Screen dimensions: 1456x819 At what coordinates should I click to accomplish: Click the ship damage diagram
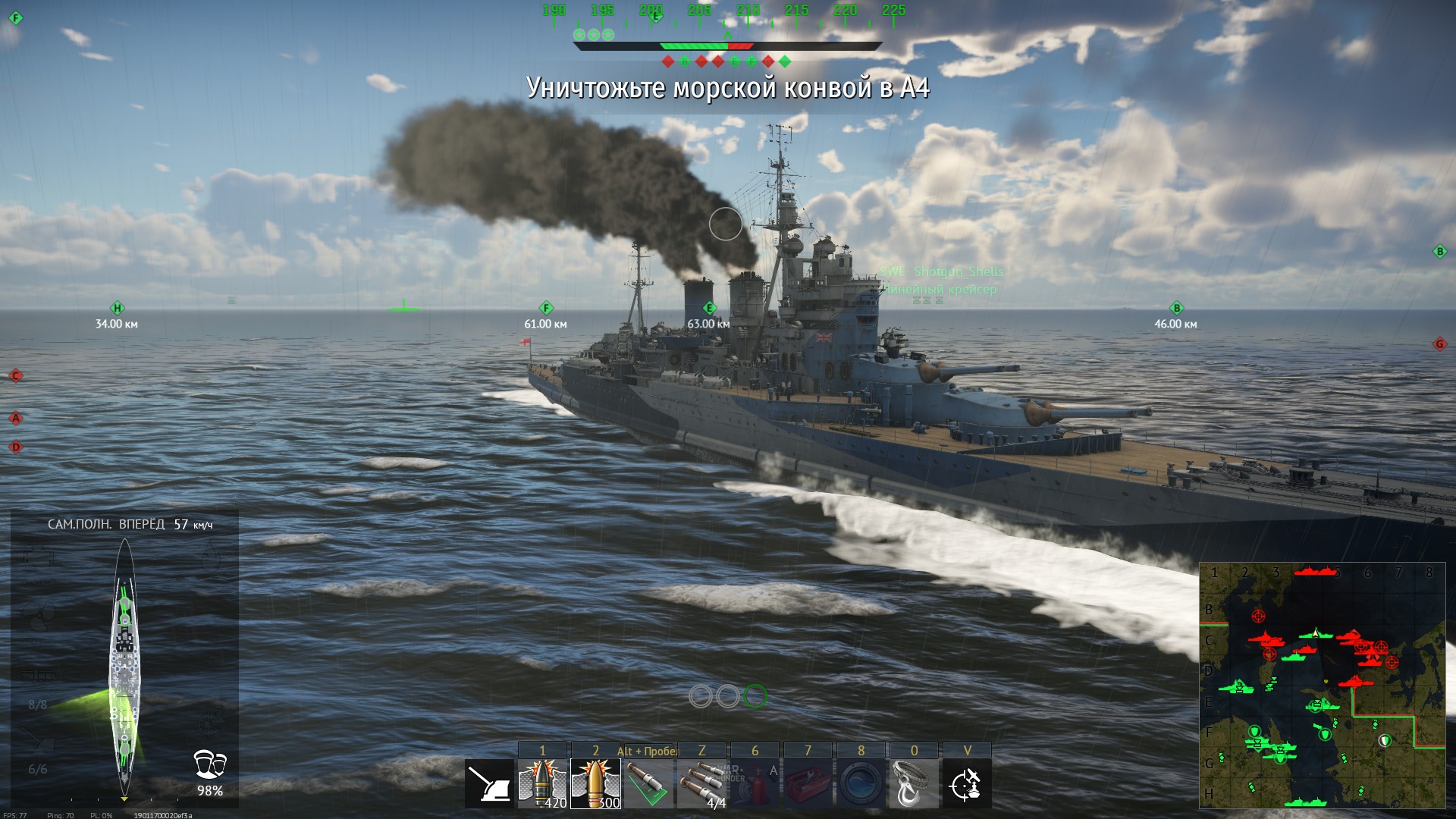click(124, 667)
